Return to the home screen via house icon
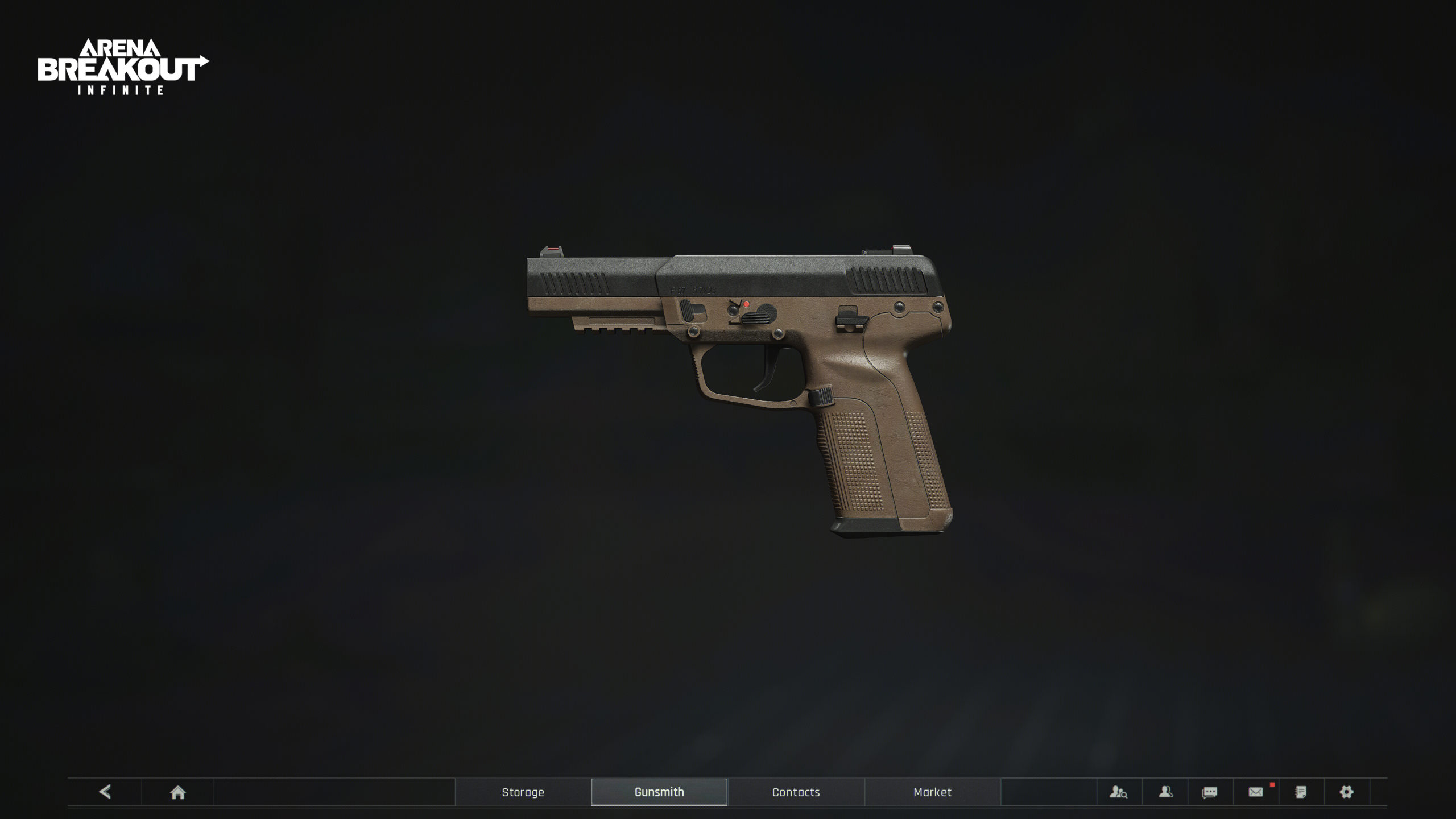This screenshot has width=1456, height=819. tap(177, 792)
